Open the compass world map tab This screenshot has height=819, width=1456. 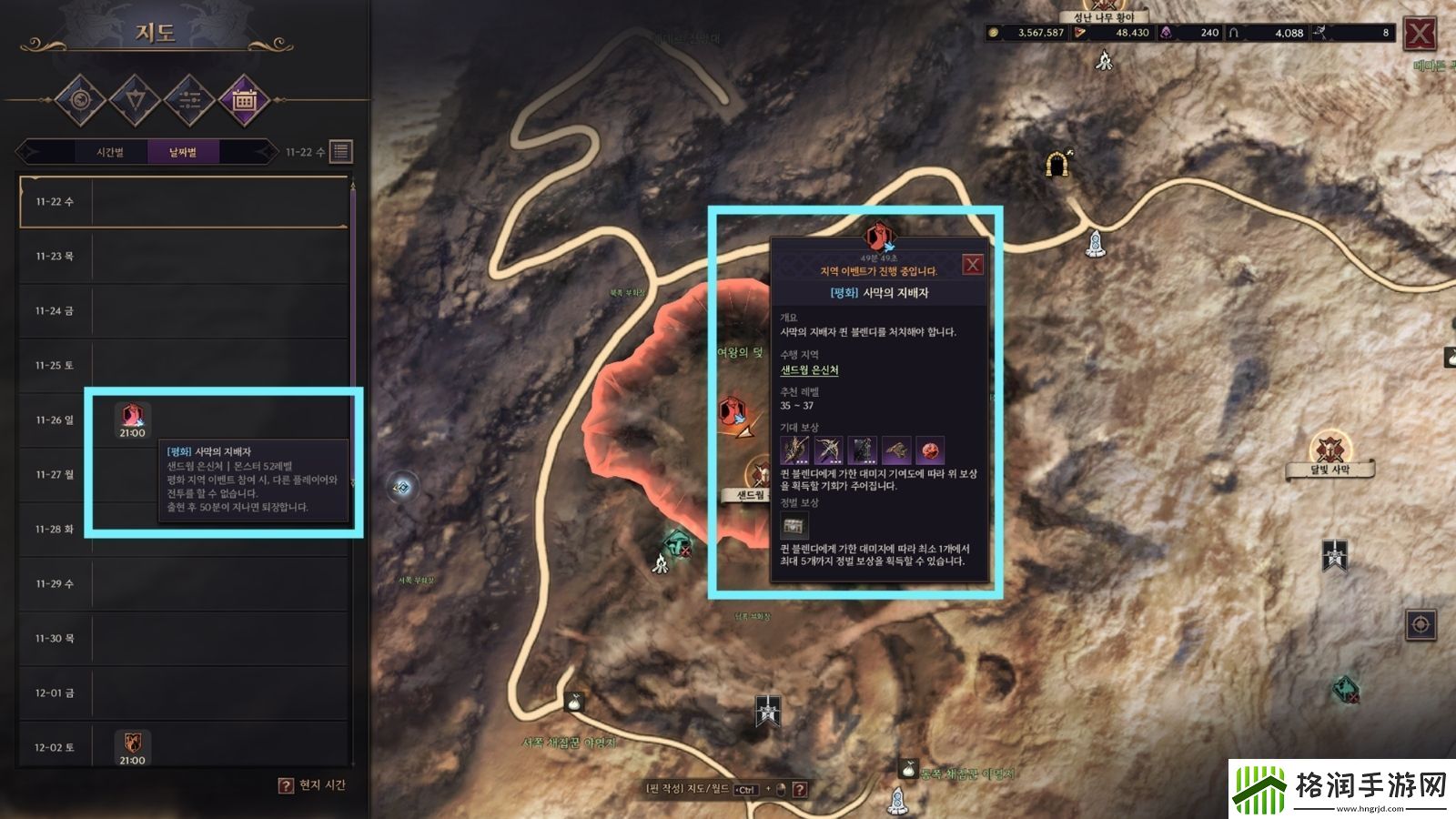point(80,99)
